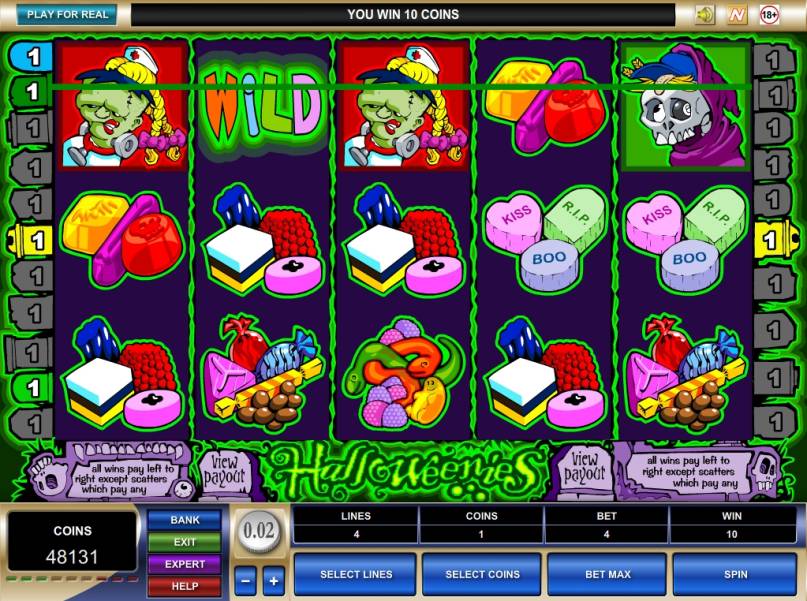Click the Play For Real button
This screenshot has width=807, height=601.
pos(67,15)
